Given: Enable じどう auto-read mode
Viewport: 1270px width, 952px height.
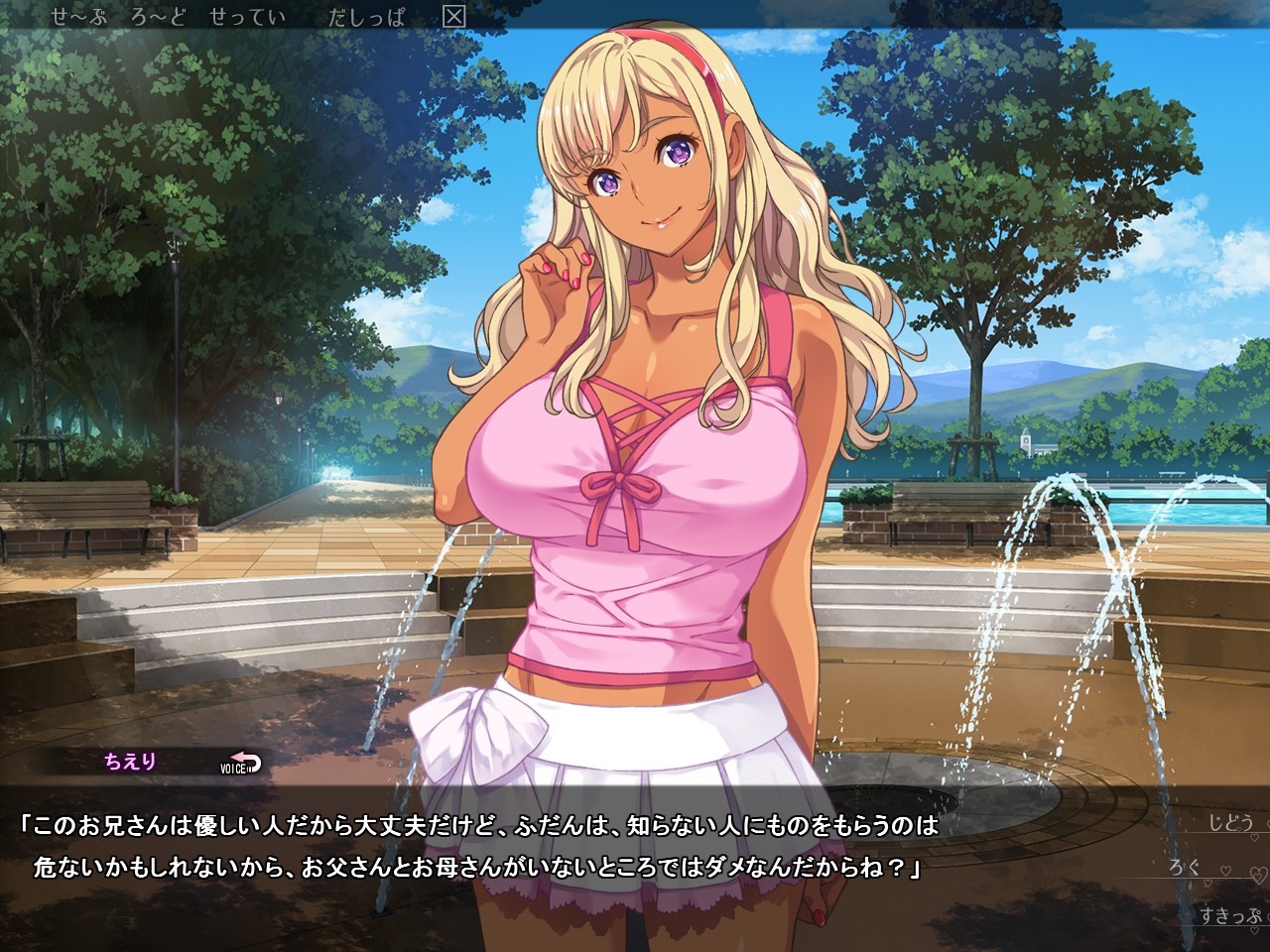Looking at the screenshot, I should [1230, 821].
